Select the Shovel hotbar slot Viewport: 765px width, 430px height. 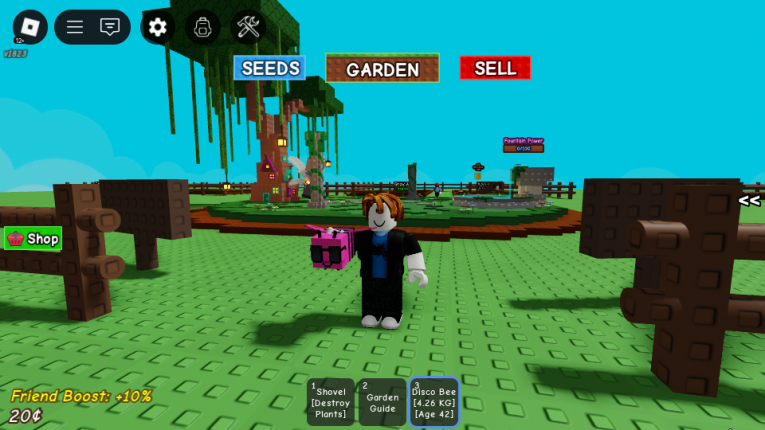tap(331, 402)
